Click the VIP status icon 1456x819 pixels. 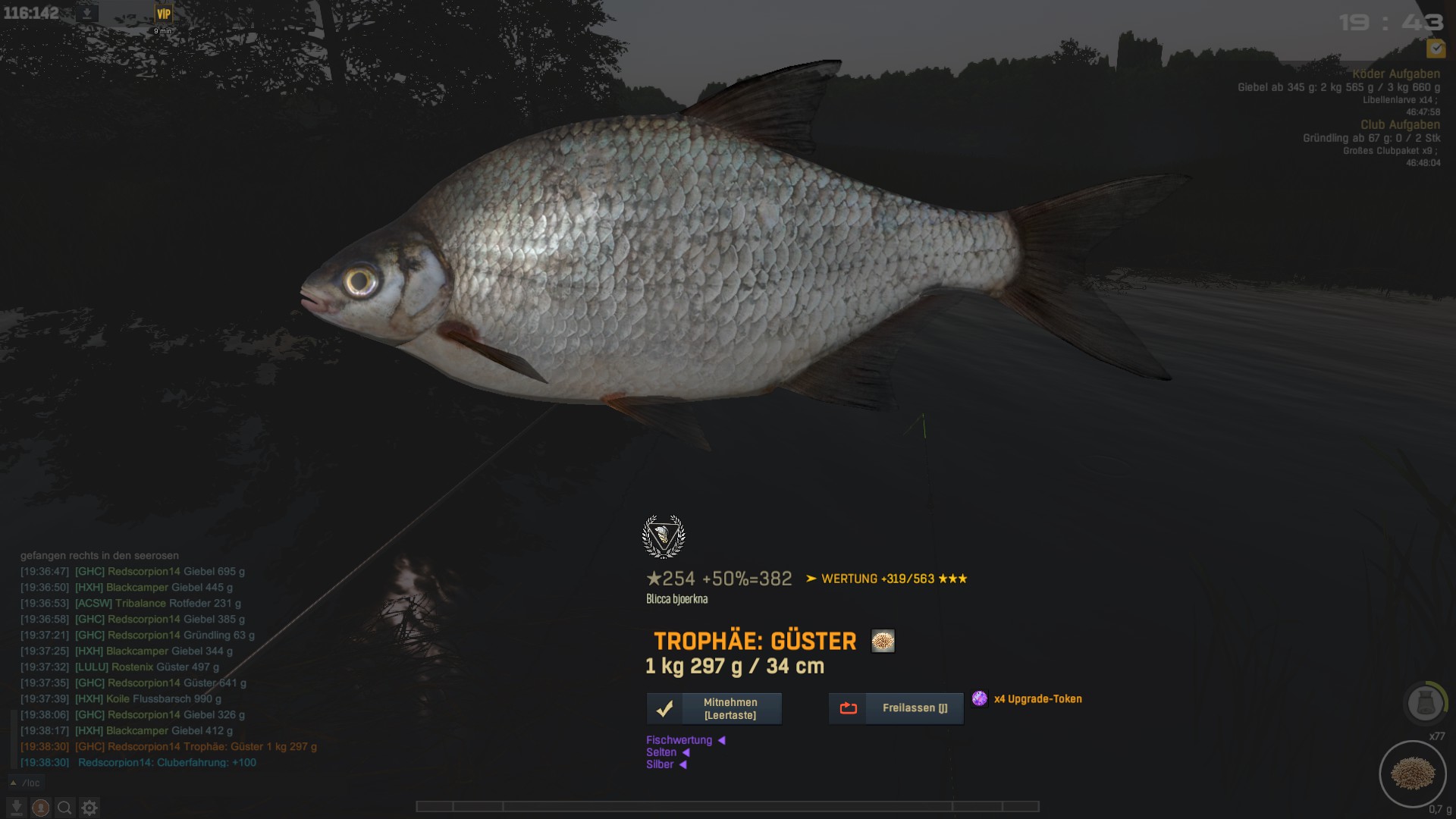(x=163, y=14)
